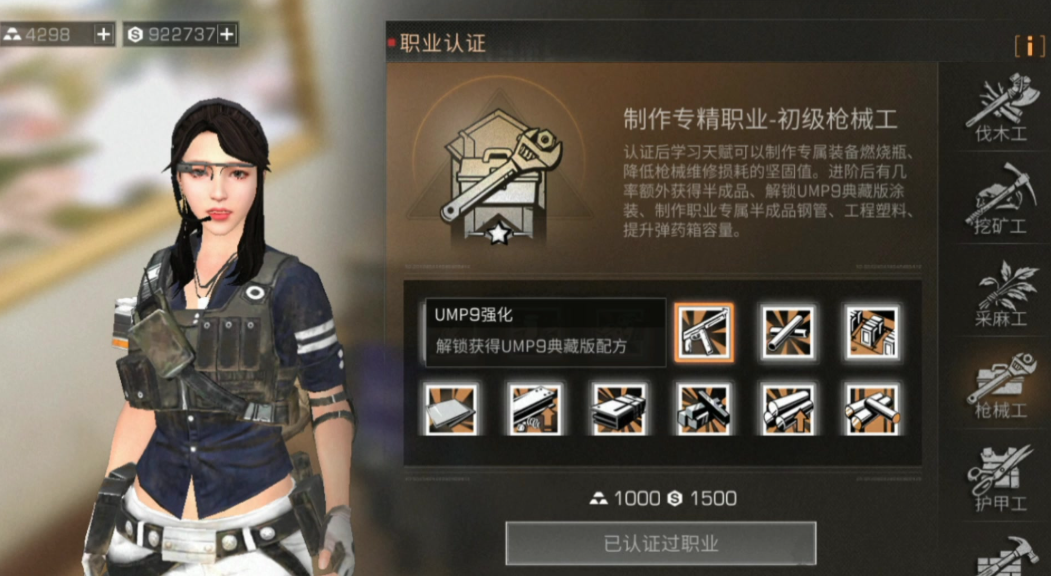Viewport: 1051px width, 576px height.
Task: Choose the 枪械工 profession tab
Action: click(x=1001, y=384)
